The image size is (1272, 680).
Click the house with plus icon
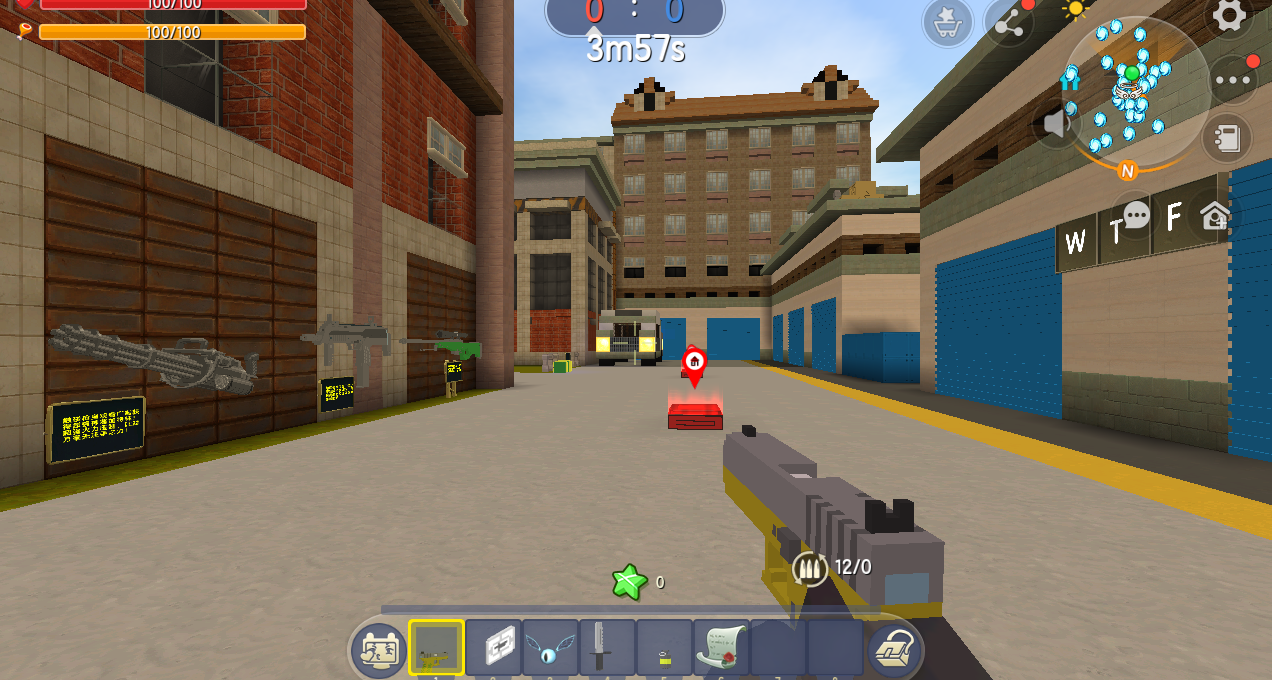click(1216, 216)
